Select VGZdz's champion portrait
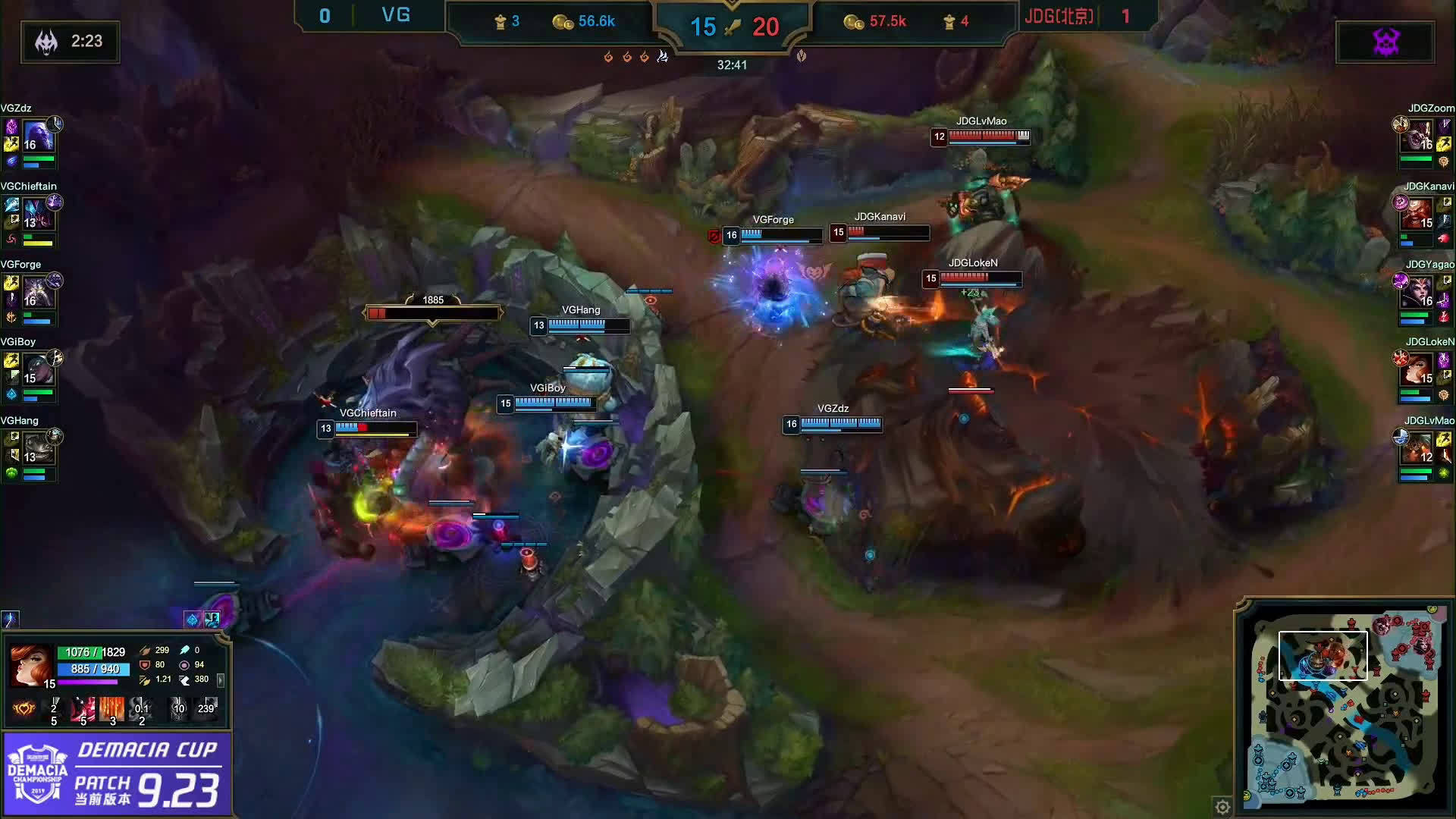The height and width of the screenshot is (819, 1456). click(36, 136)
